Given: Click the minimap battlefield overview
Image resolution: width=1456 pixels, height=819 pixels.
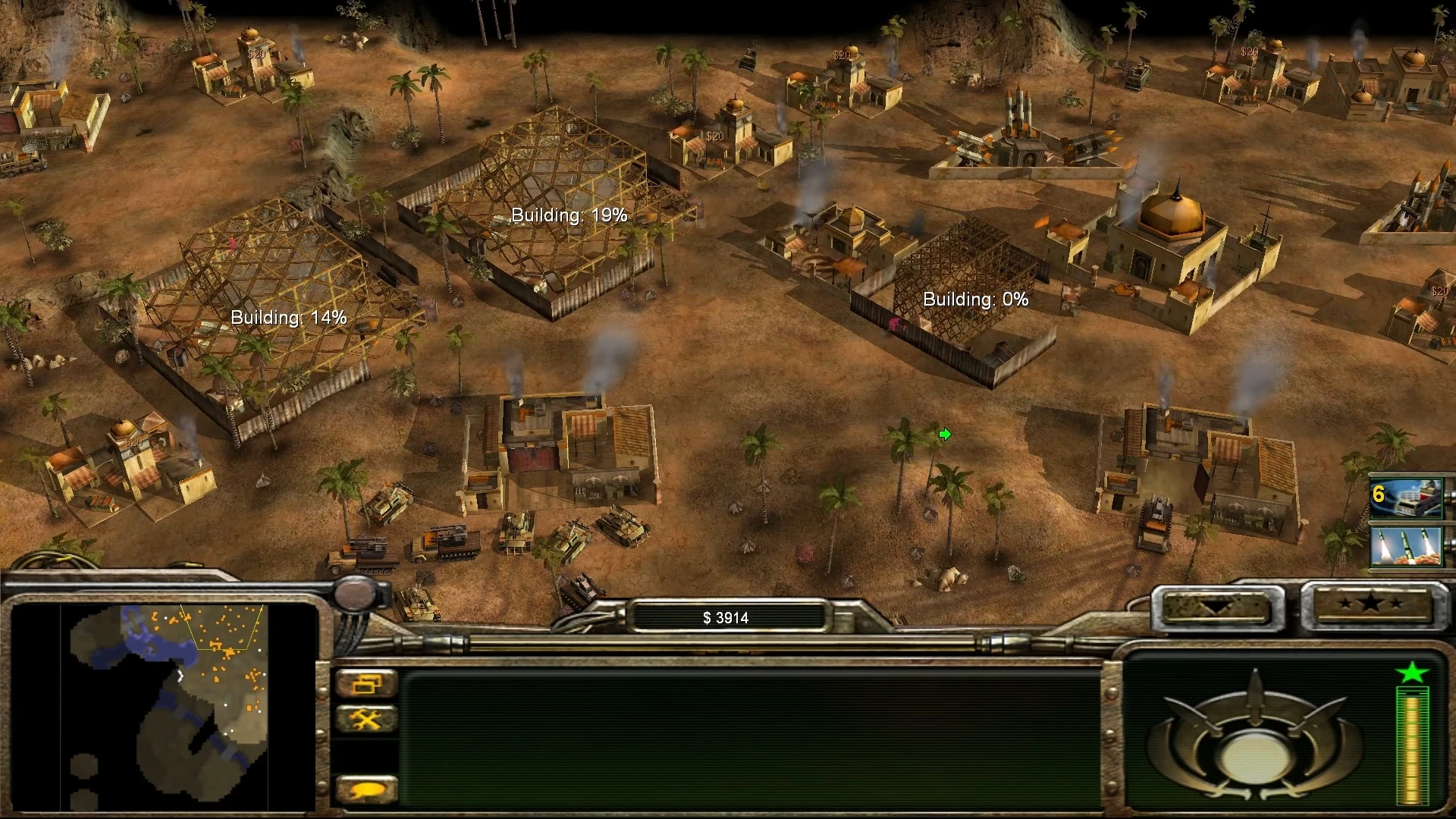Looking at the screenshot, I should pos(168,705).
